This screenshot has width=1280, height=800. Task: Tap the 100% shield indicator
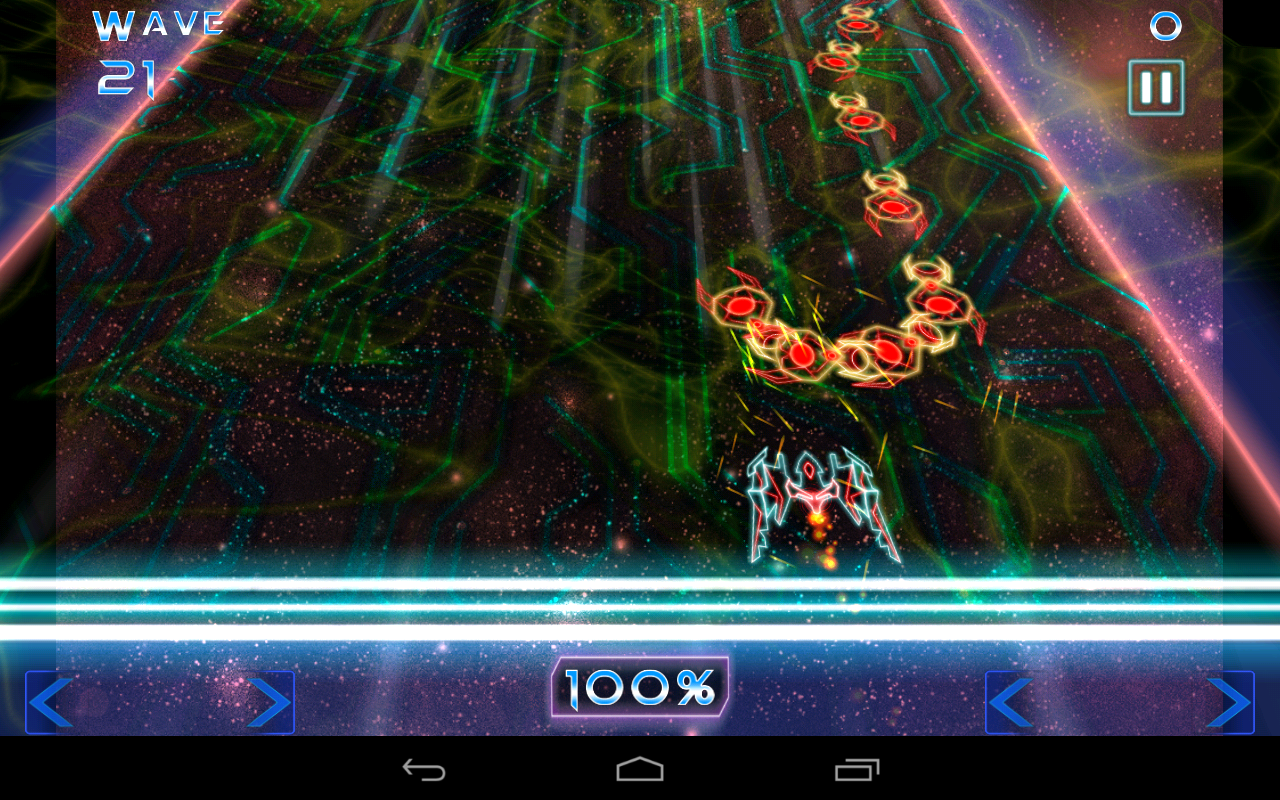(x=640, y=686)
